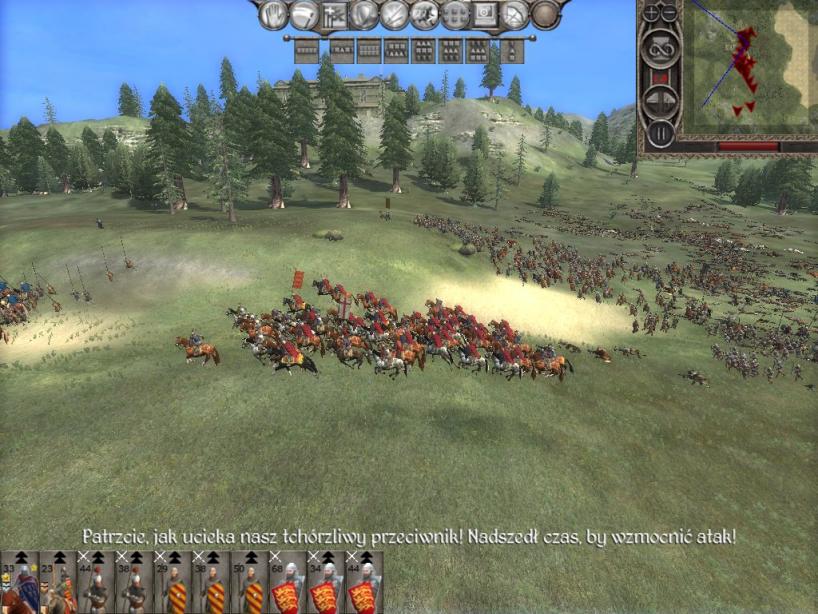The width and height of the screenshot is (818, 614).
Task: Select the single line formation banner
Action: coord(305,48)
